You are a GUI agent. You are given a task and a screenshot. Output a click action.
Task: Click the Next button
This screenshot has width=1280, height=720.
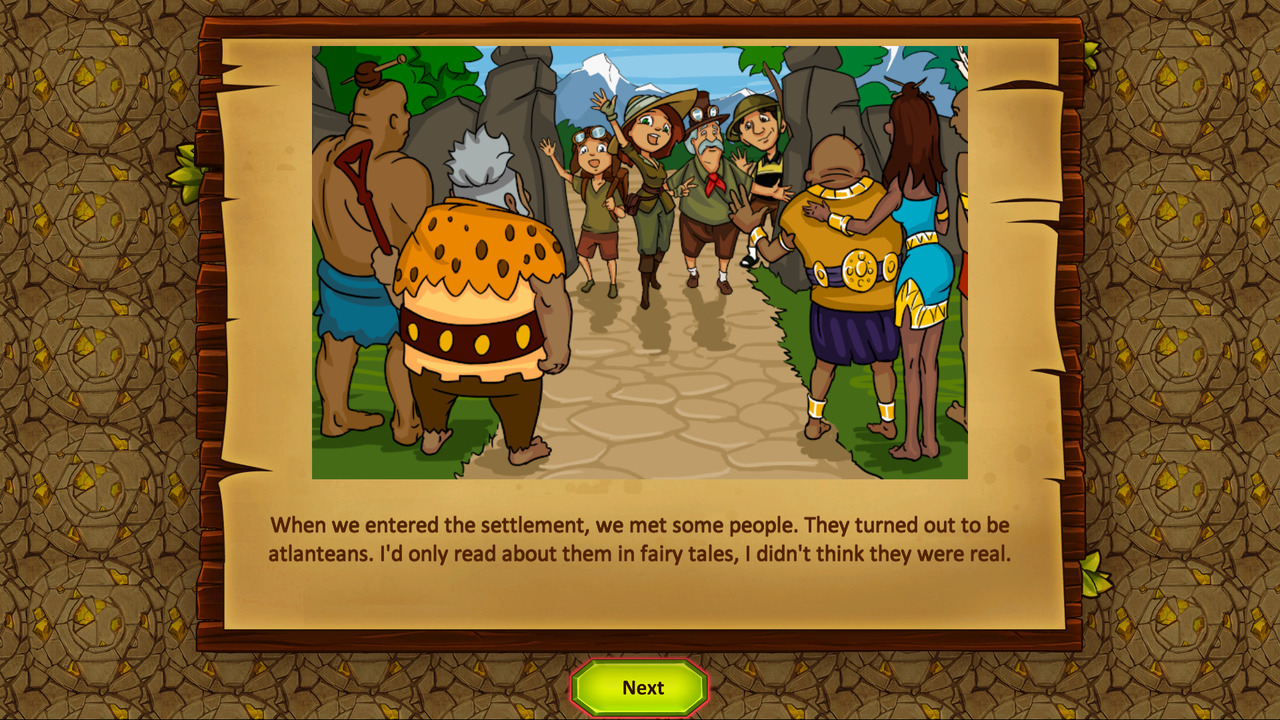coord(639,688)
